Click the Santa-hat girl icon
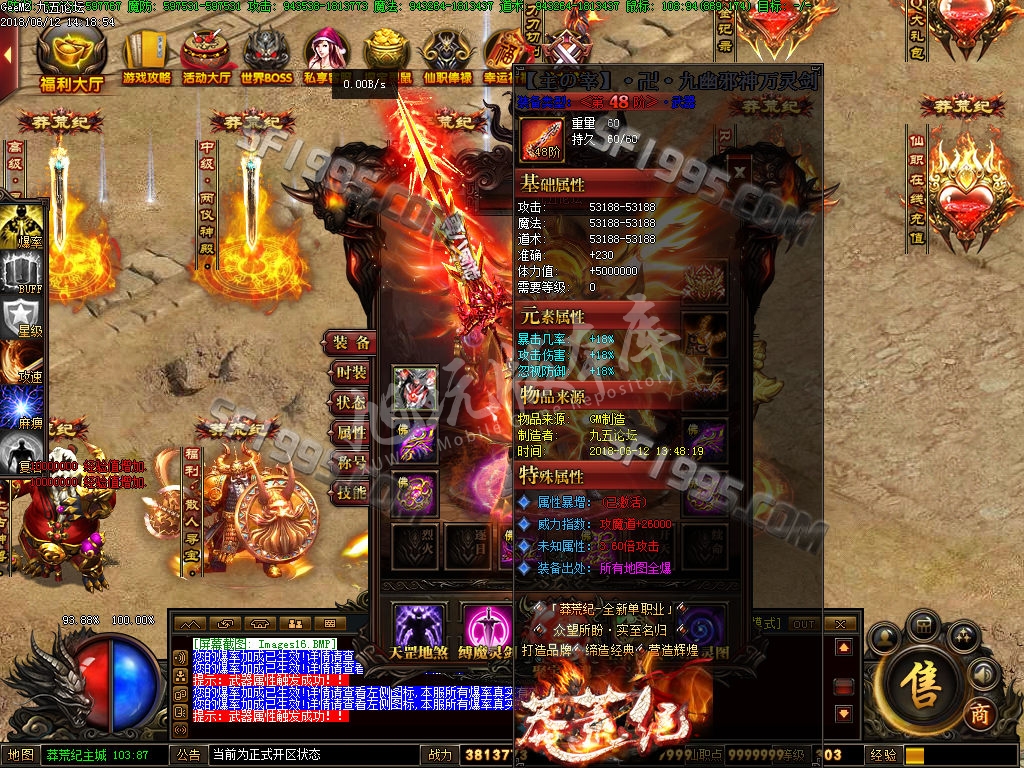The image size is (1024, 768). [x=327, y=55]
